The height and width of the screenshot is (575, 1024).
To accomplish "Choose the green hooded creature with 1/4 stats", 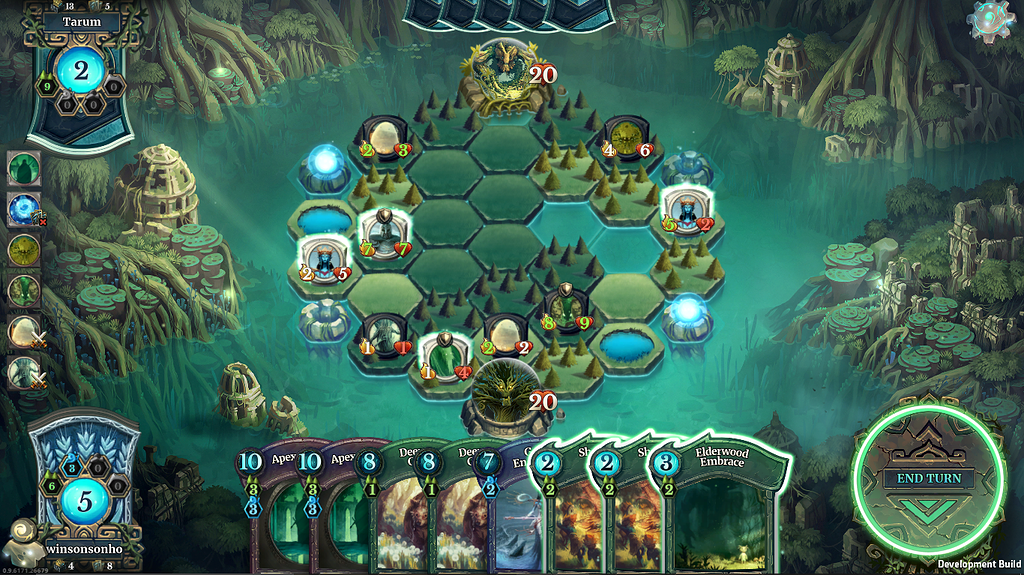I will tap(442, 355).
